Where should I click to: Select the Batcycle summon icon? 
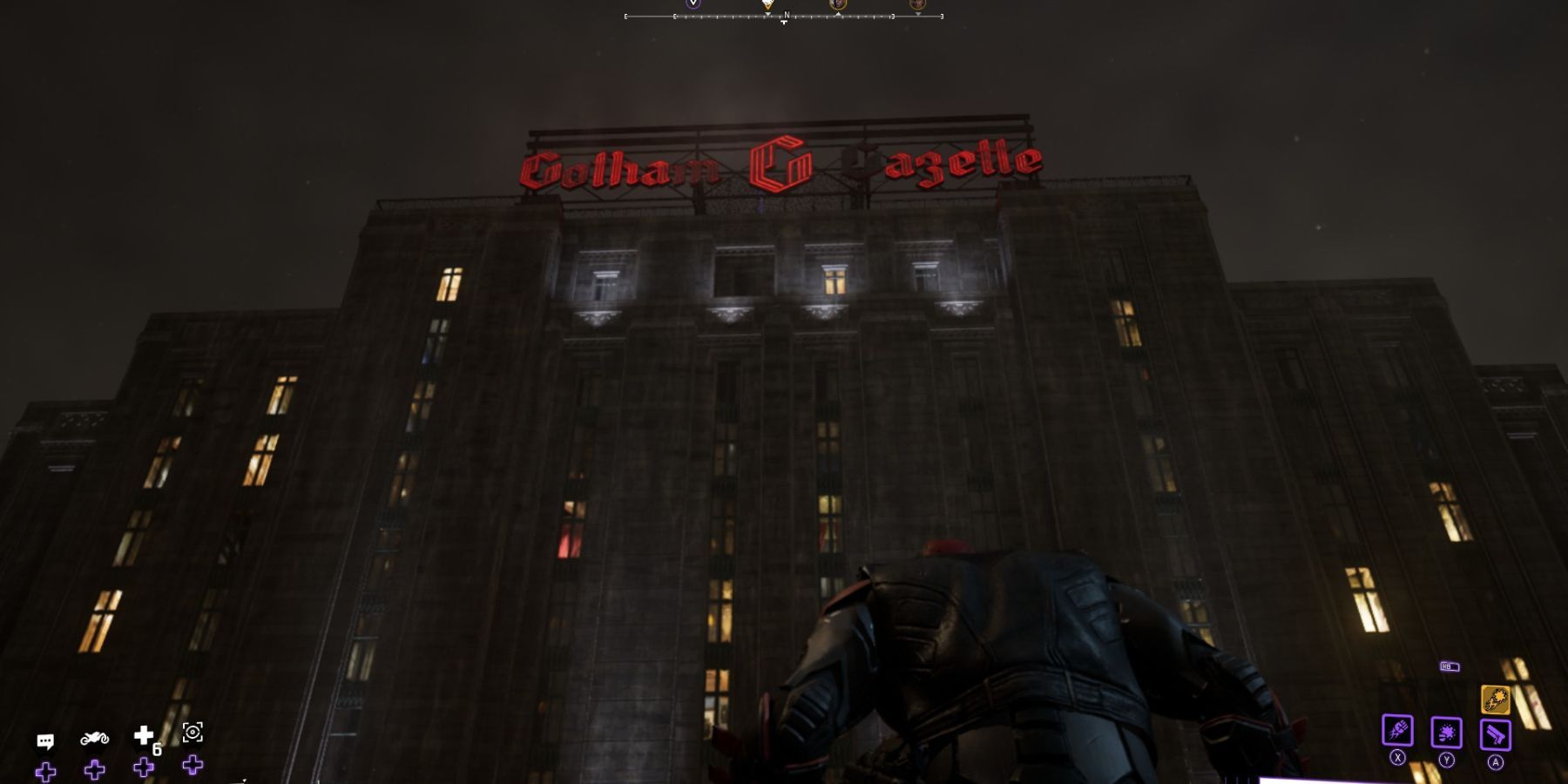tap(94, 740)
